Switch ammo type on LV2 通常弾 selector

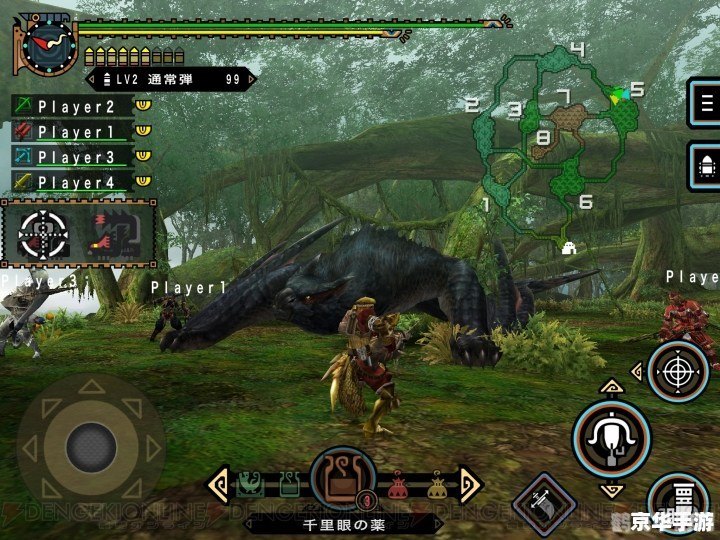coord(165,79)
